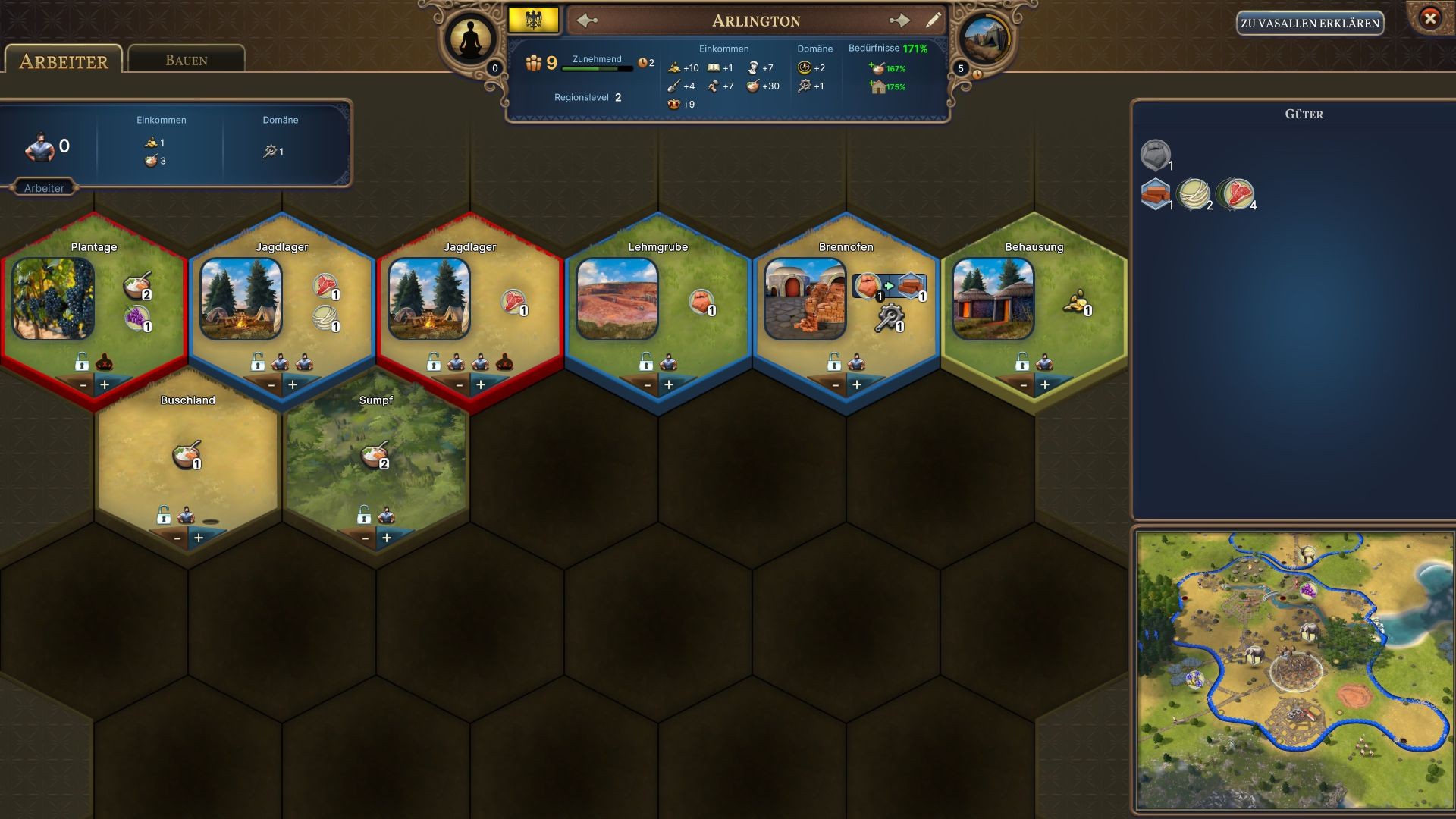This screenshot has height=819, width=1456.
Task: Close the region screen with the red X
Action: point(1429,18)
